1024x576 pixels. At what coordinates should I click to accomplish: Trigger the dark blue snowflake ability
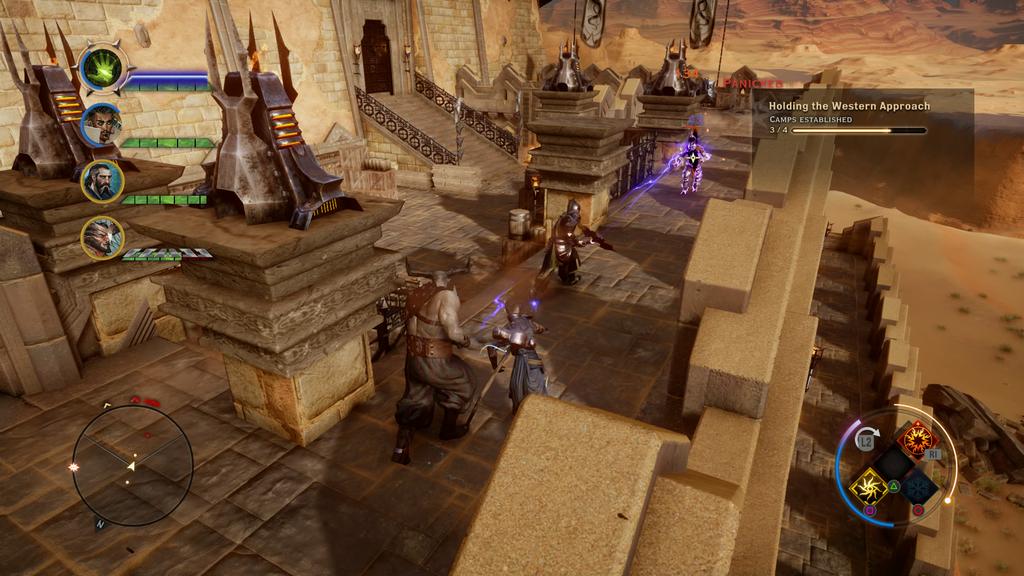917,486
